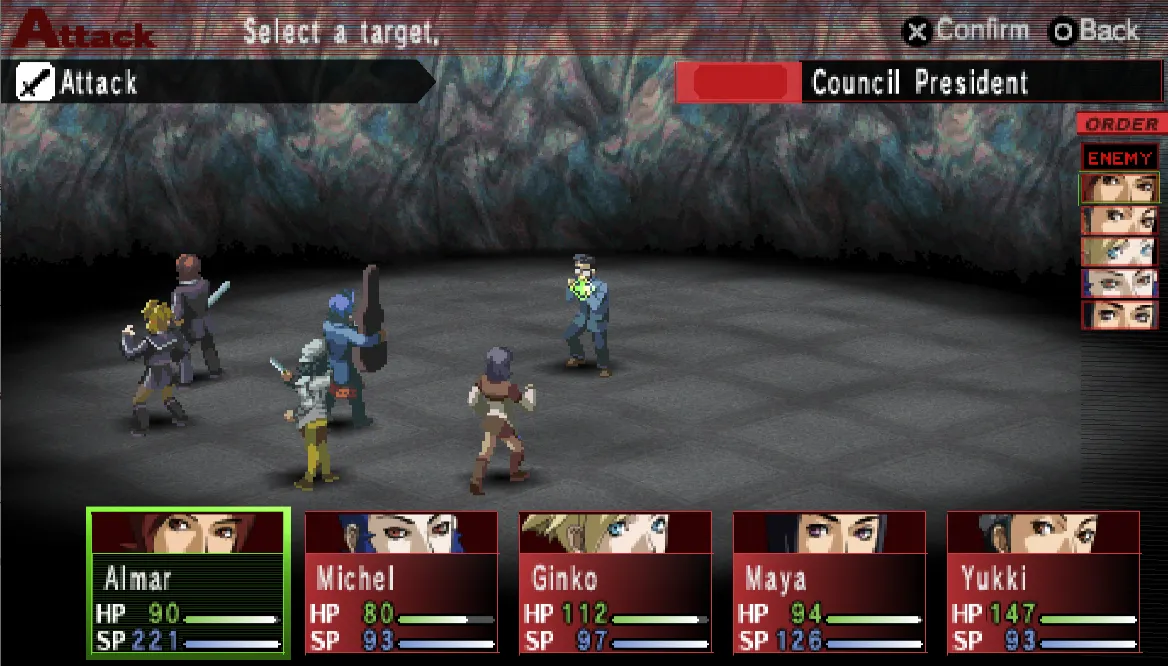Select the ENEMY entry in turn order
This screenshot has width=1168, height=666.
point(1119,158)
